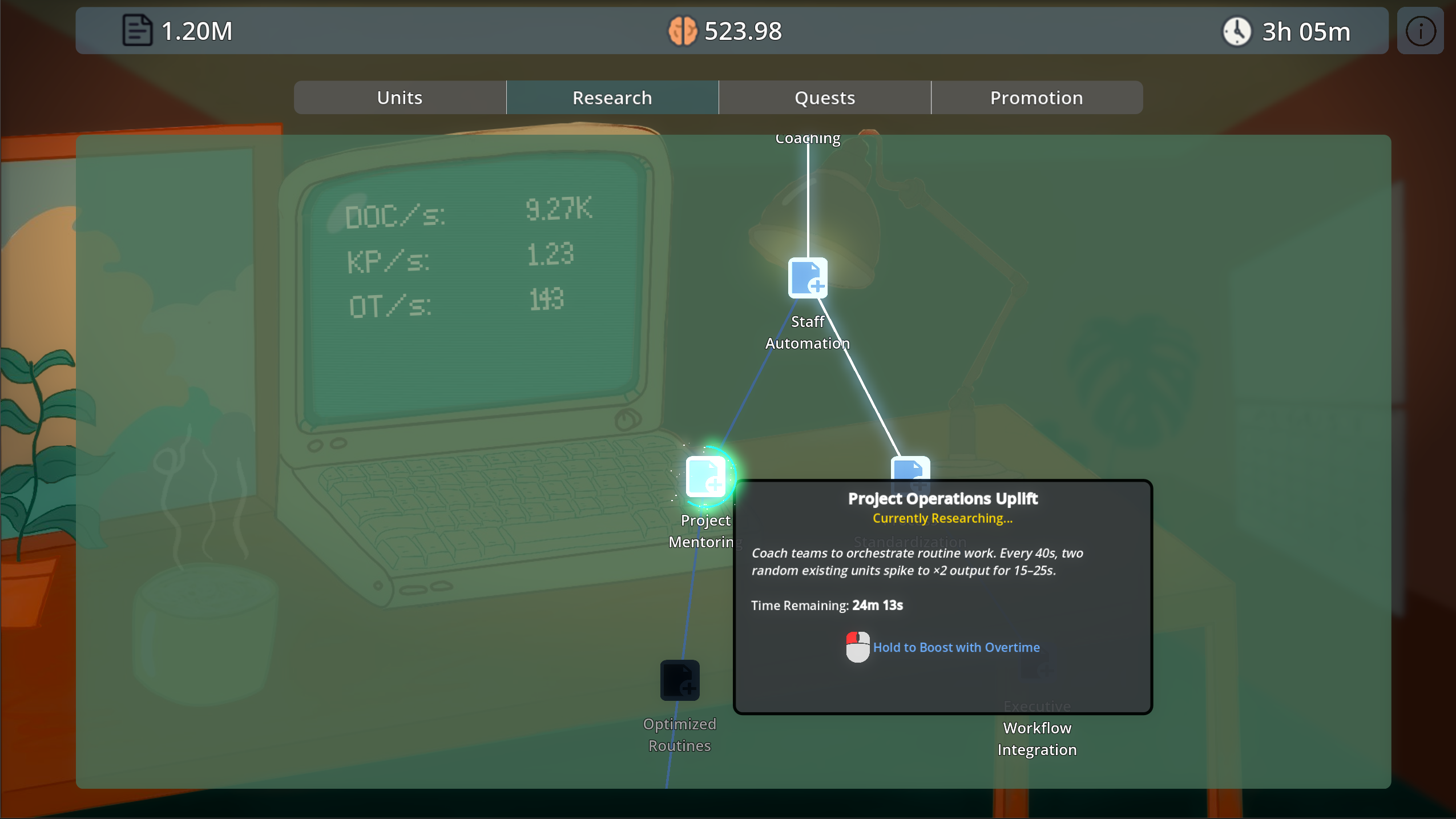Click the Project Operations Uplift tooltip title
Screen dimensions: 1456x819
(x=942, y=498)
